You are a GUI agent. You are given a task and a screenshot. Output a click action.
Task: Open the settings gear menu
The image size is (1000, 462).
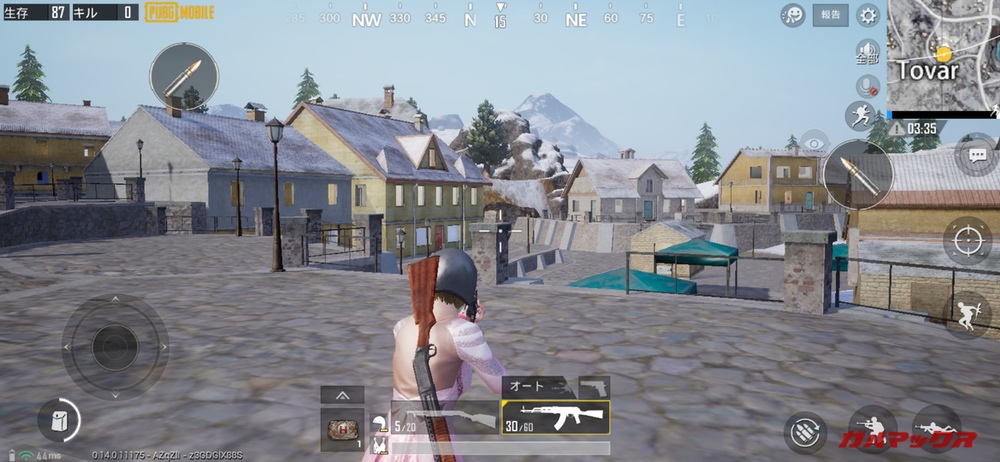[868, 15]
